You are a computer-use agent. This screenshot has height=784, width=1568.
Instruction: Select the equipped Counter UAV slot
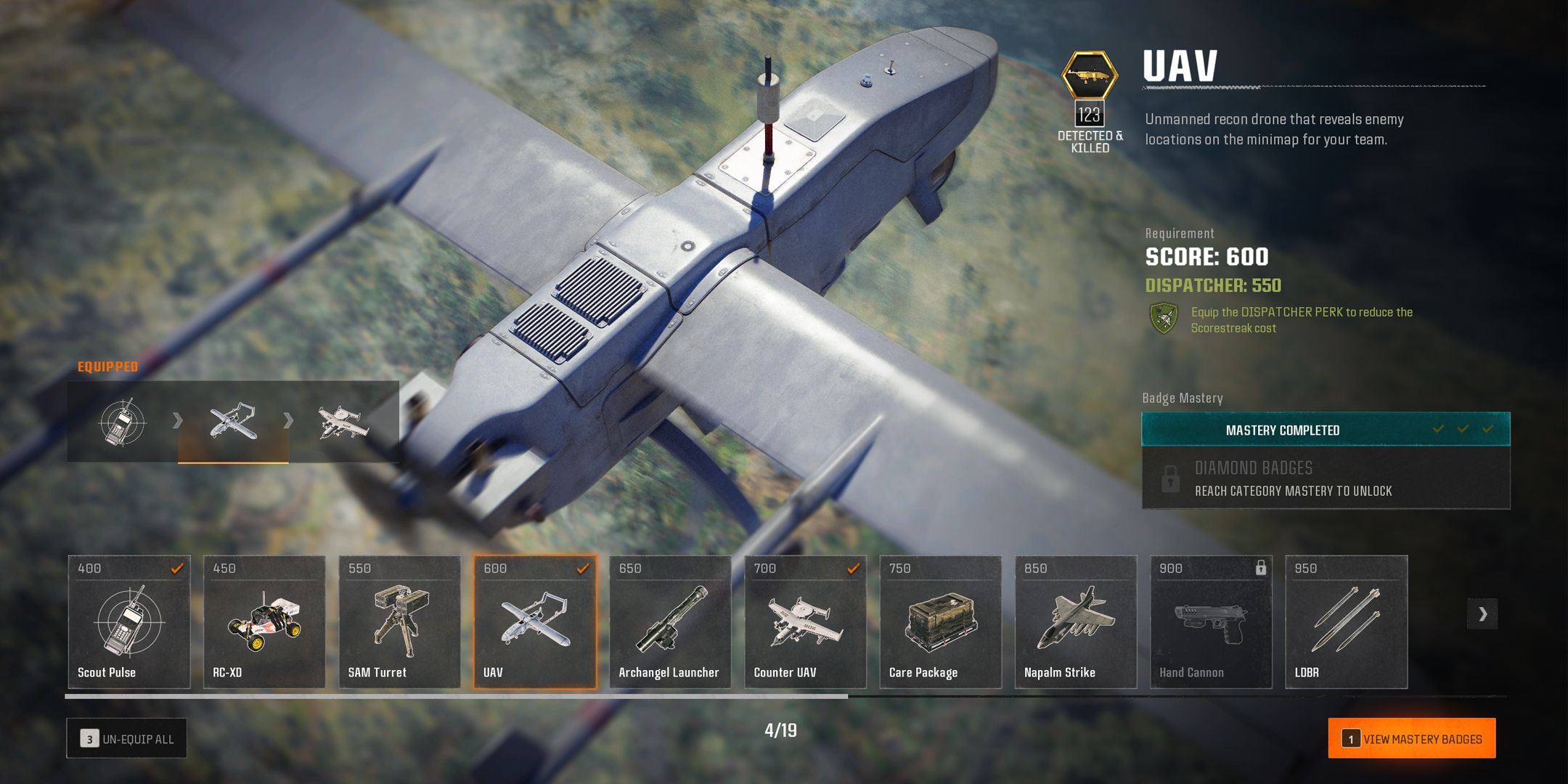[x=343, y=422]
